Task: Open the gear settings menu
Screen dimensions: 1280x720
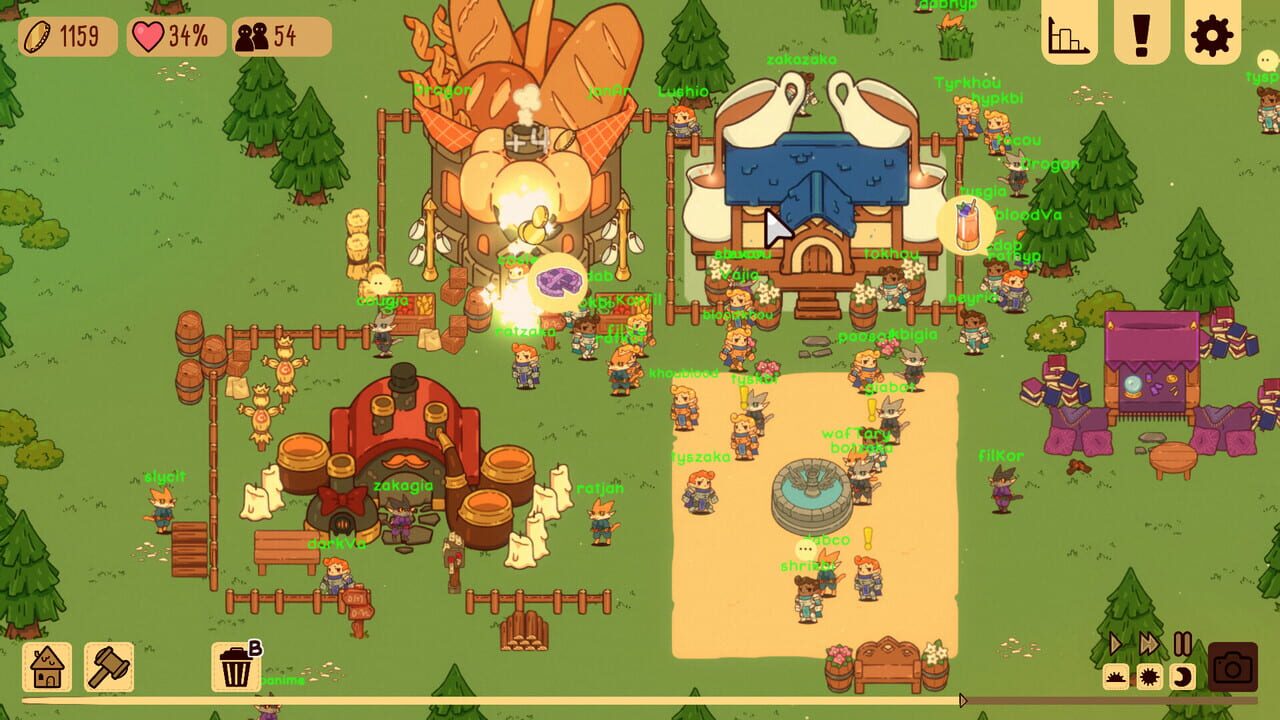Action: tap(1212, 34)
